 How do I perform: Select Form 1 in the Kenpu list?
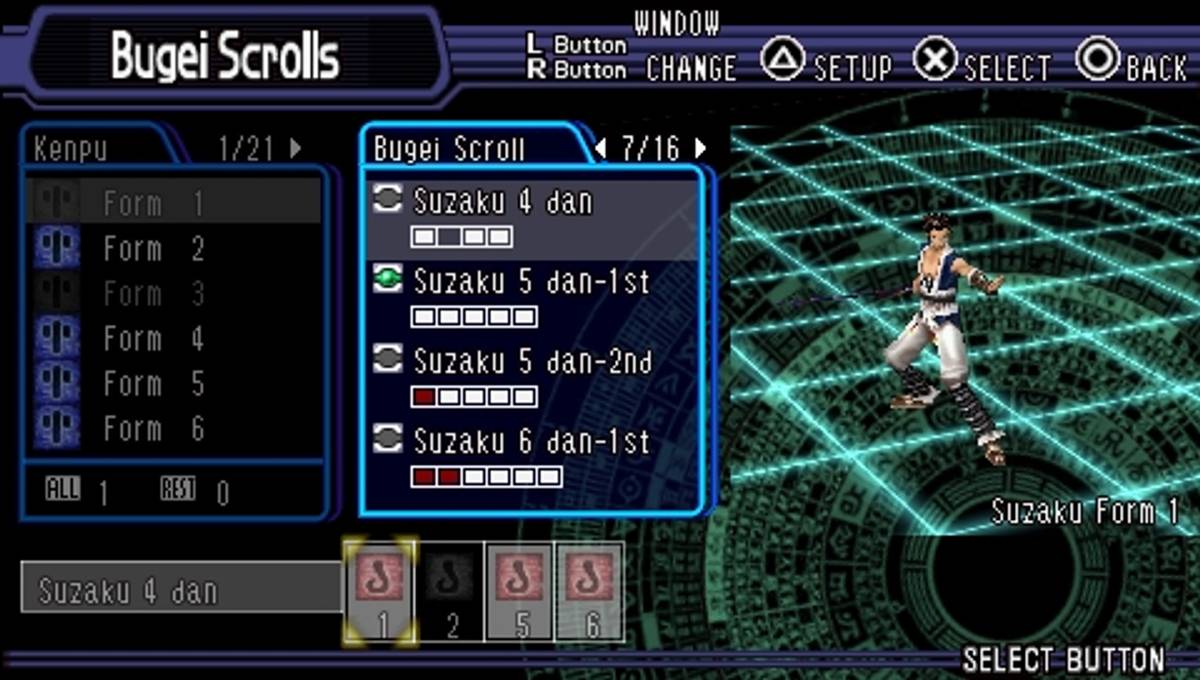[x=152, y=204]
